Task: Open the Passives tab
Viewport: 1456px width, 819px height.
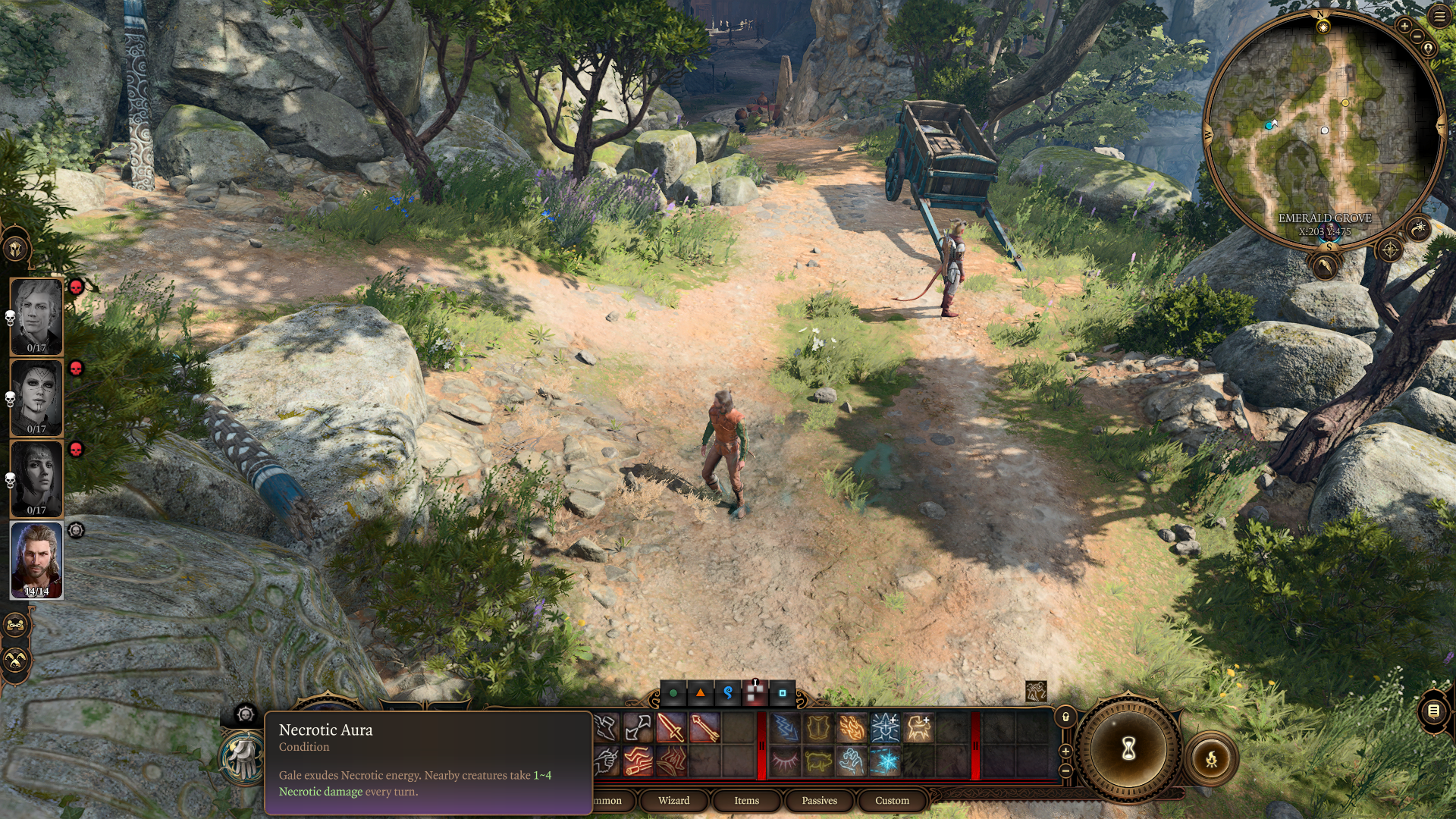Action: [819, 800]
